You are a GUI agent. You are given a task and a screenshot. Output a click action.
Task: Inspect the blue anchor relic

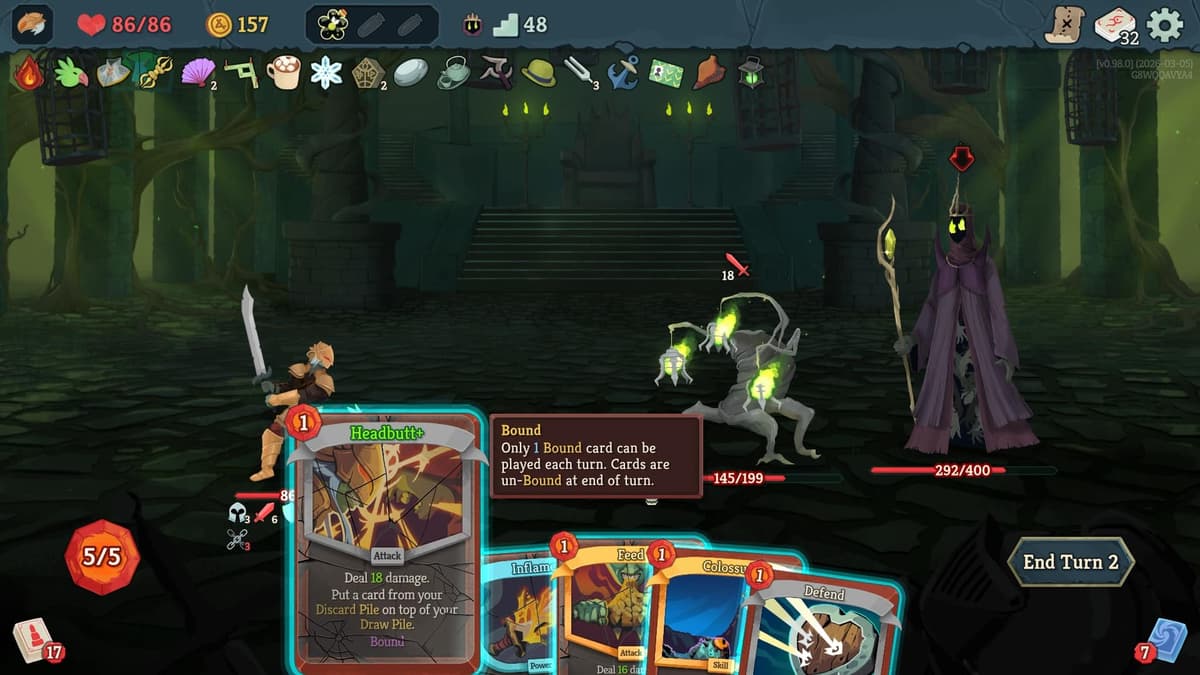[624, 72]
